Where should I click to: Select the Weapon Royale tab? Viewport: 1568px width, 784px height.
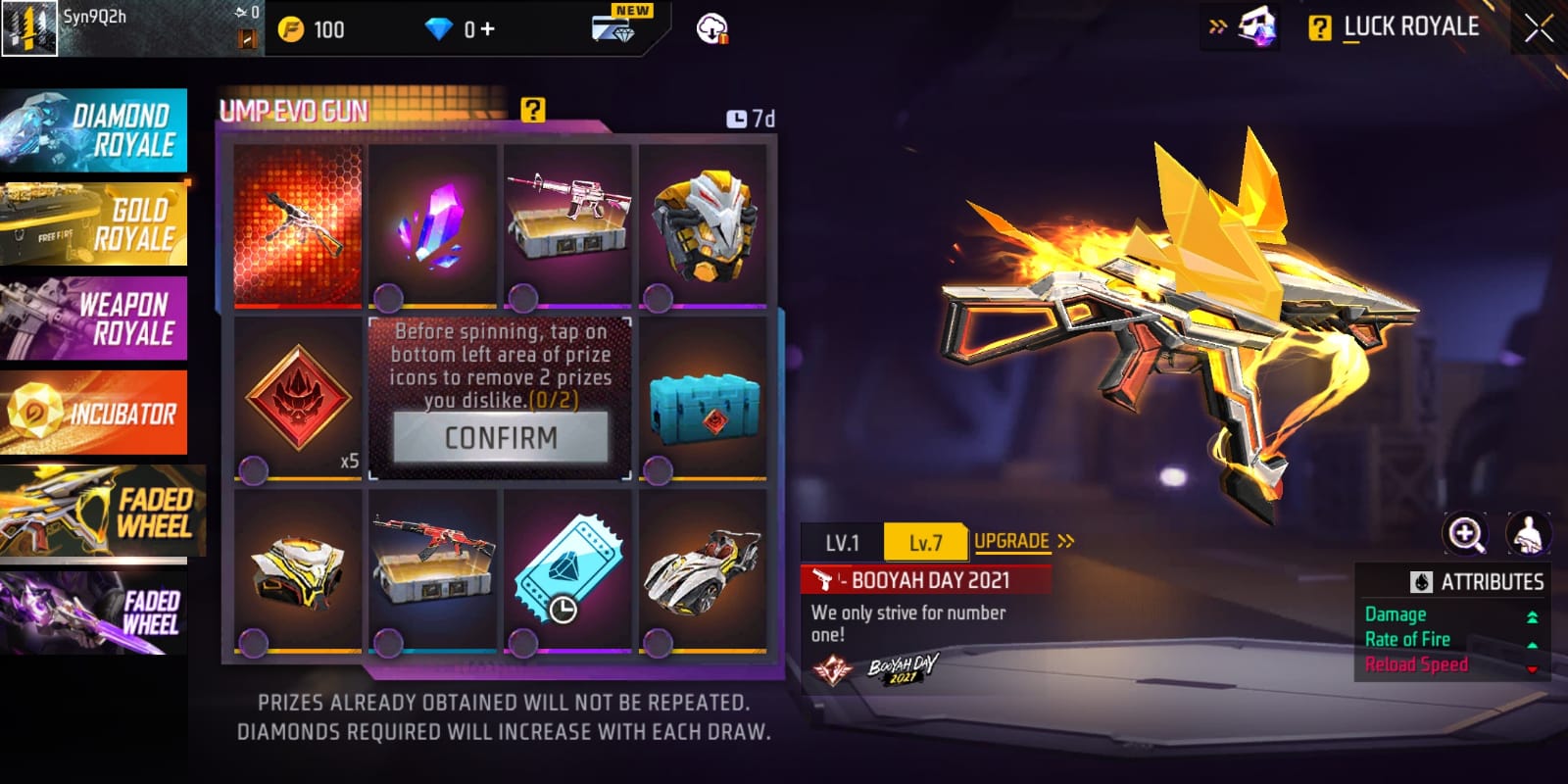click(x=94, y=318)
